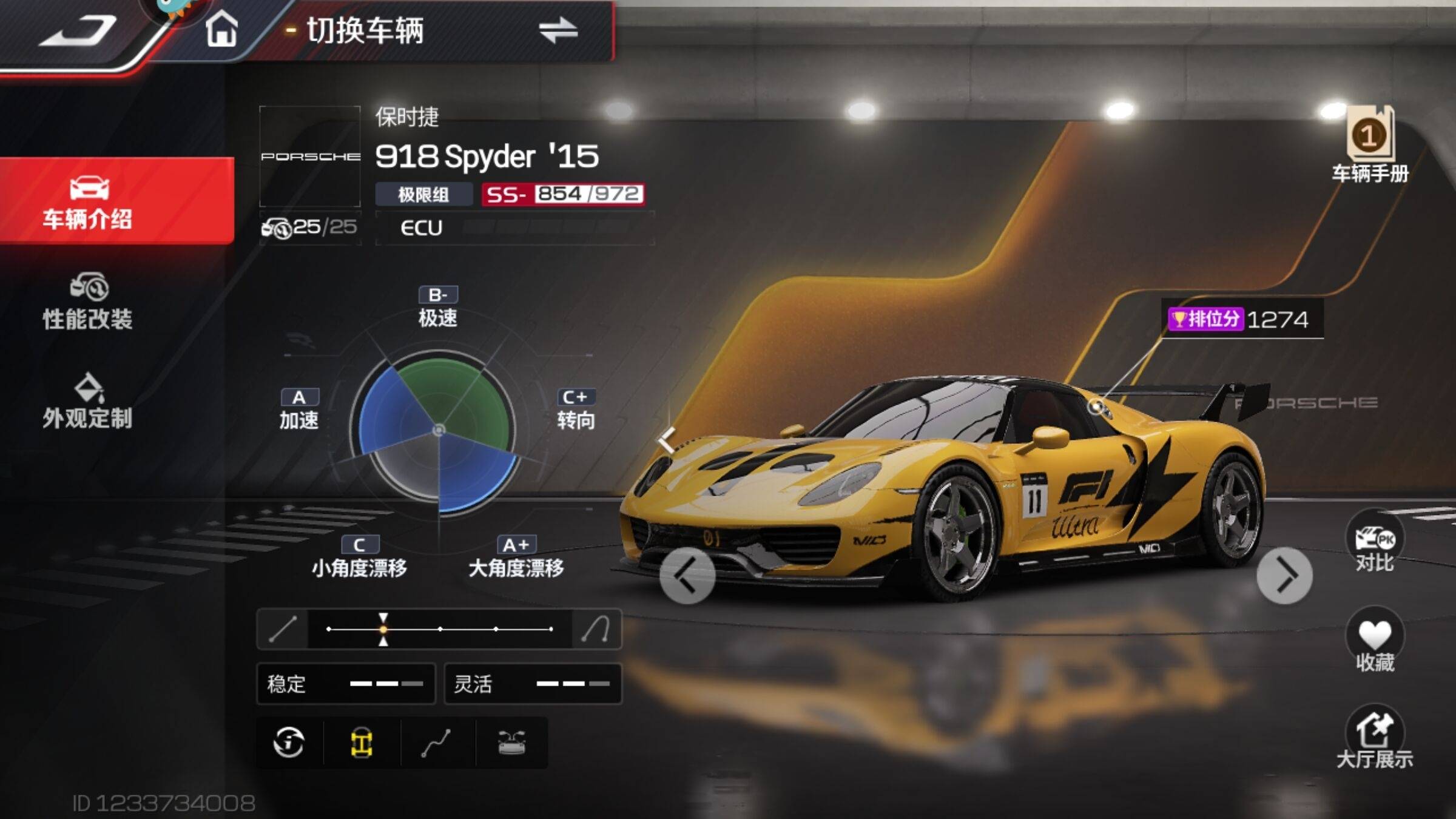Click the Porsche brand logo box

(310, 157)
